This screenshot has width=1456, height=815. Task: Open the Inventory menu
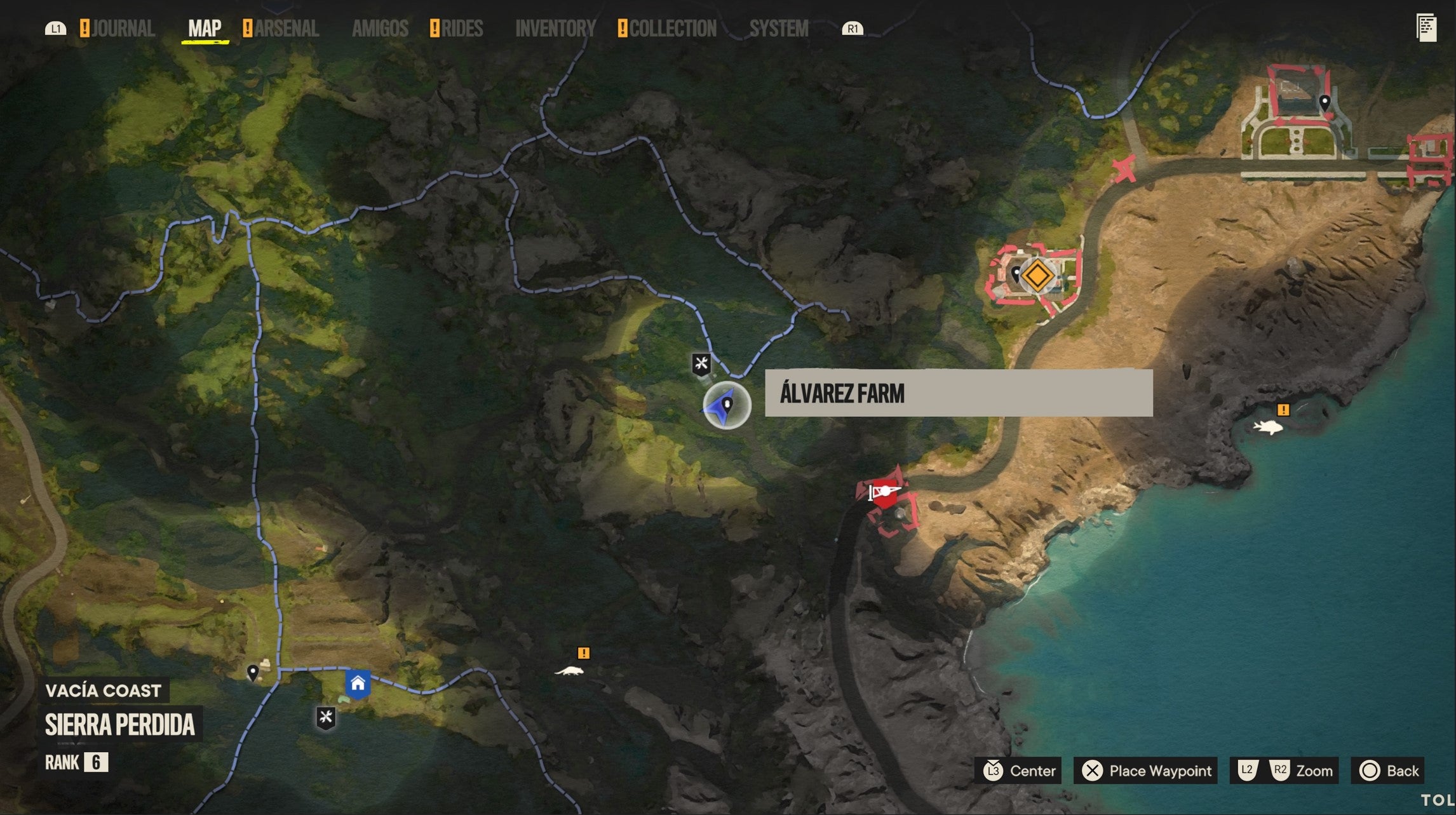pos(556,27)
